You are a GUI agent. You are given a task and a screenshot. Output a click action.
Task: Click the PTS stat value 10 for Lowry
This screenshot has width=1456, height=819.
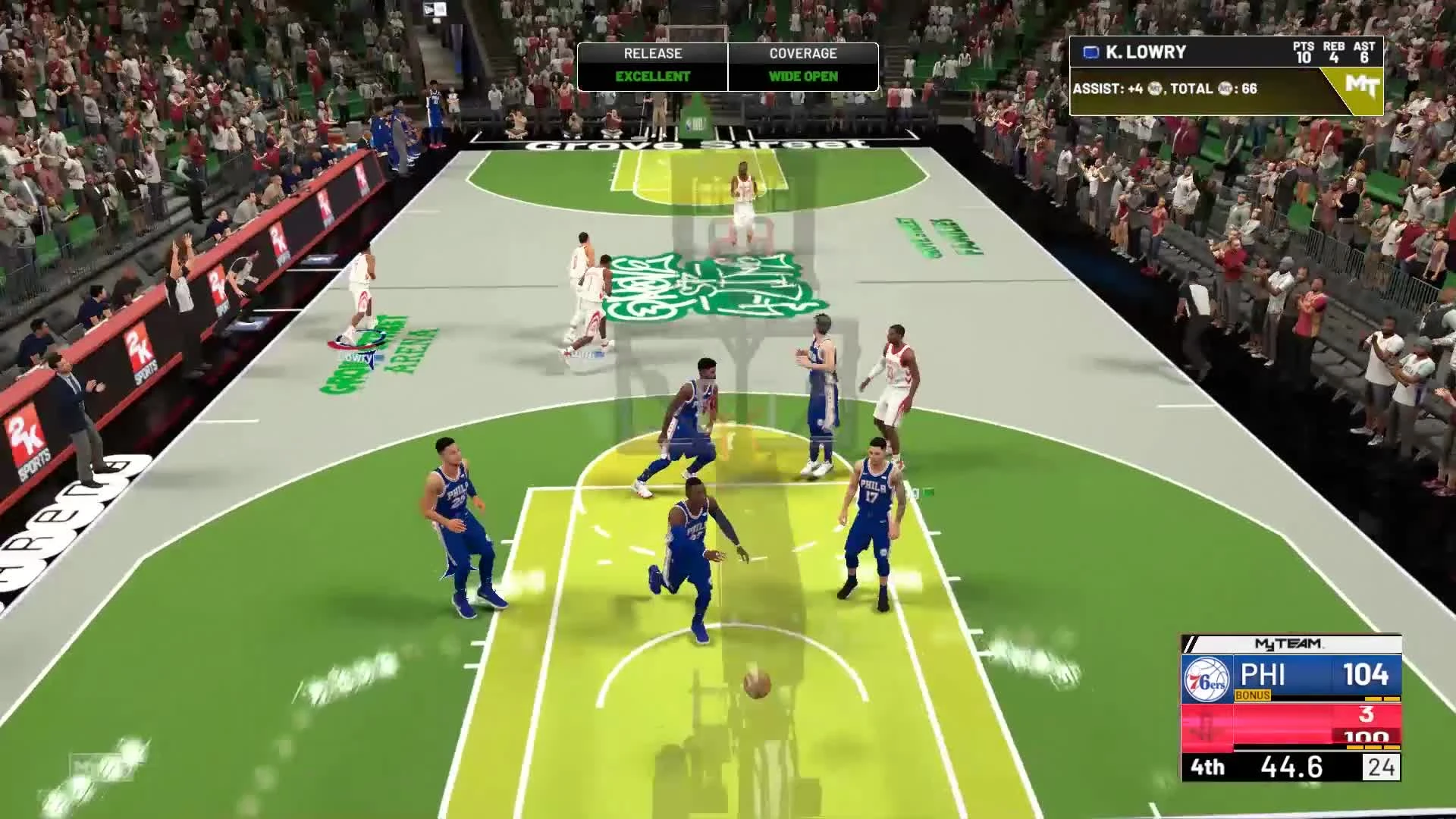(1306, 57)
